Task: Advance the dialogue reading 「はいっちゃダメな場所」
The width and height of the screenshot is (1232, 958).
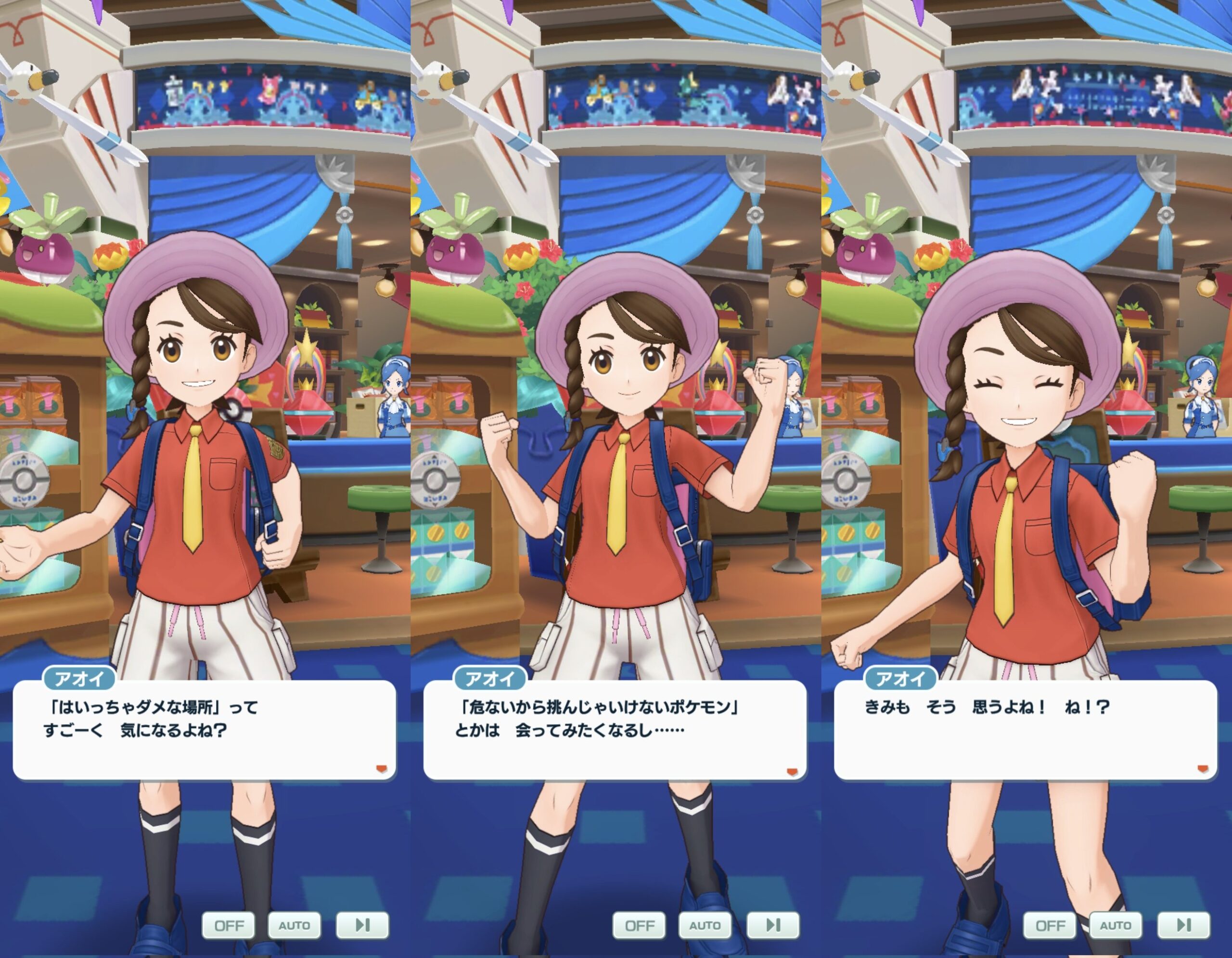Action: pos(204,730)
